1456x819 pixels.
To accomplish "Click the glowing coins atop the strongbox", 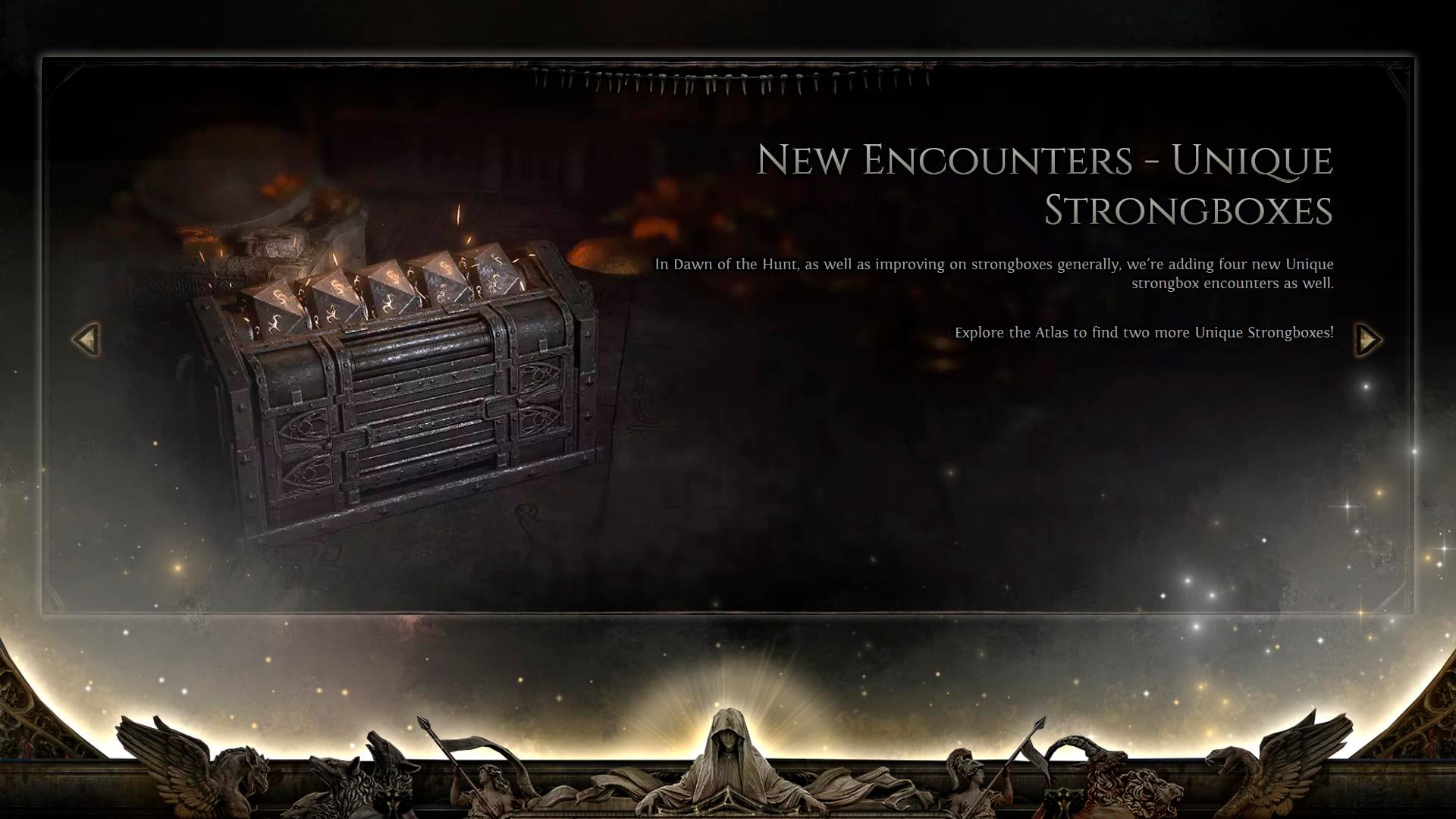I will coord(394,288).
